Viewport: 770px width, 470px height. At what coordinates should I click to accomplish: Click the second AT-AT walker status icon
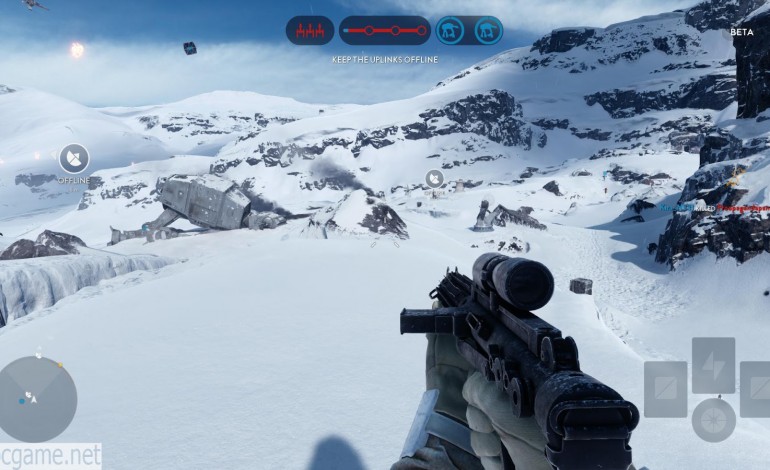coord(488,30)
